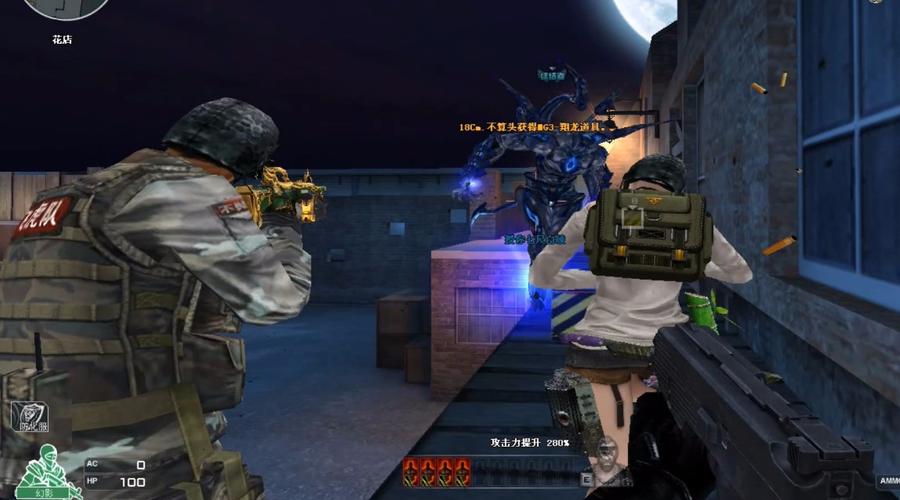Viewport: 900px width, 500px height.
Task: Click the circular minimap radar
Action: coord(67,7)
